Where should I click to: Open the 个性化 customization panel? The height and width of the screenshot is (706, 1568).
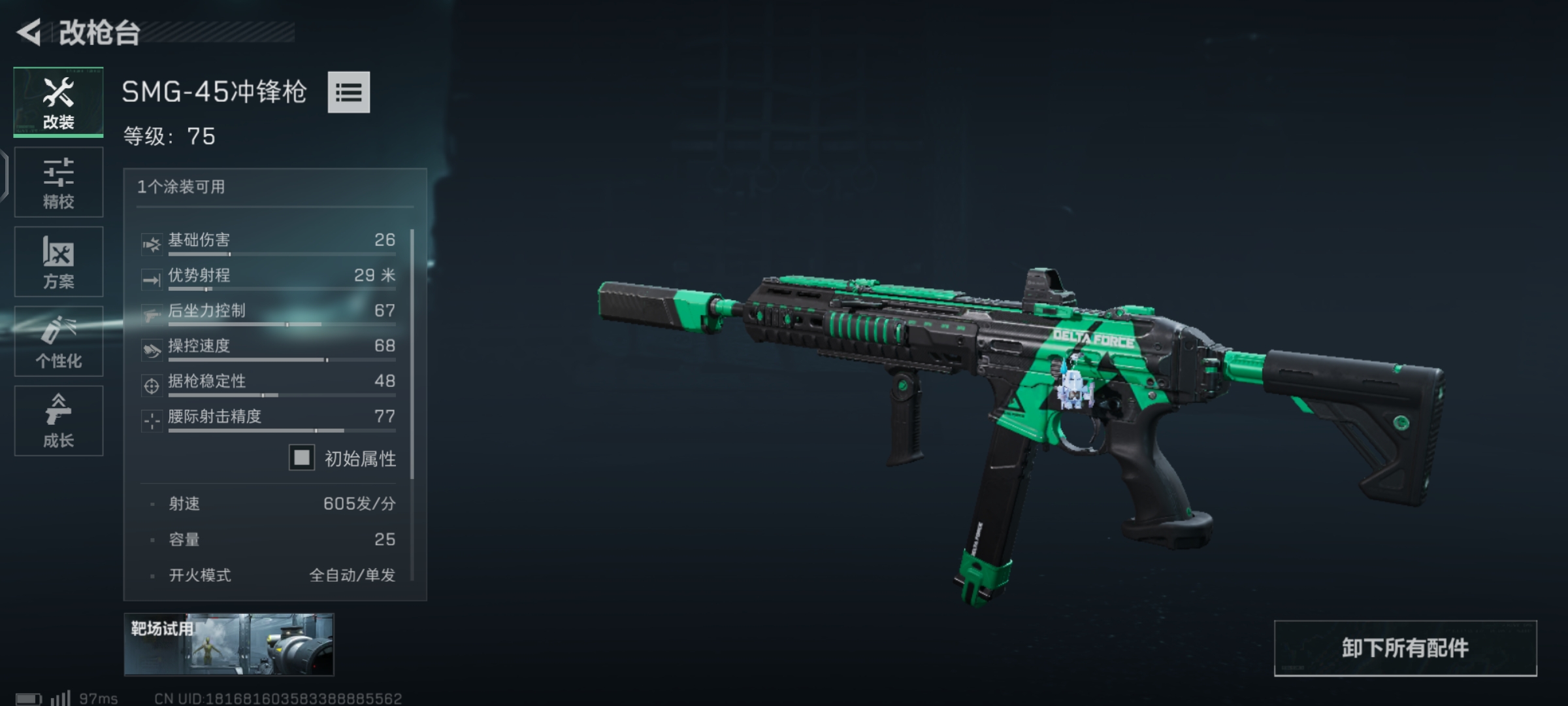58,341
